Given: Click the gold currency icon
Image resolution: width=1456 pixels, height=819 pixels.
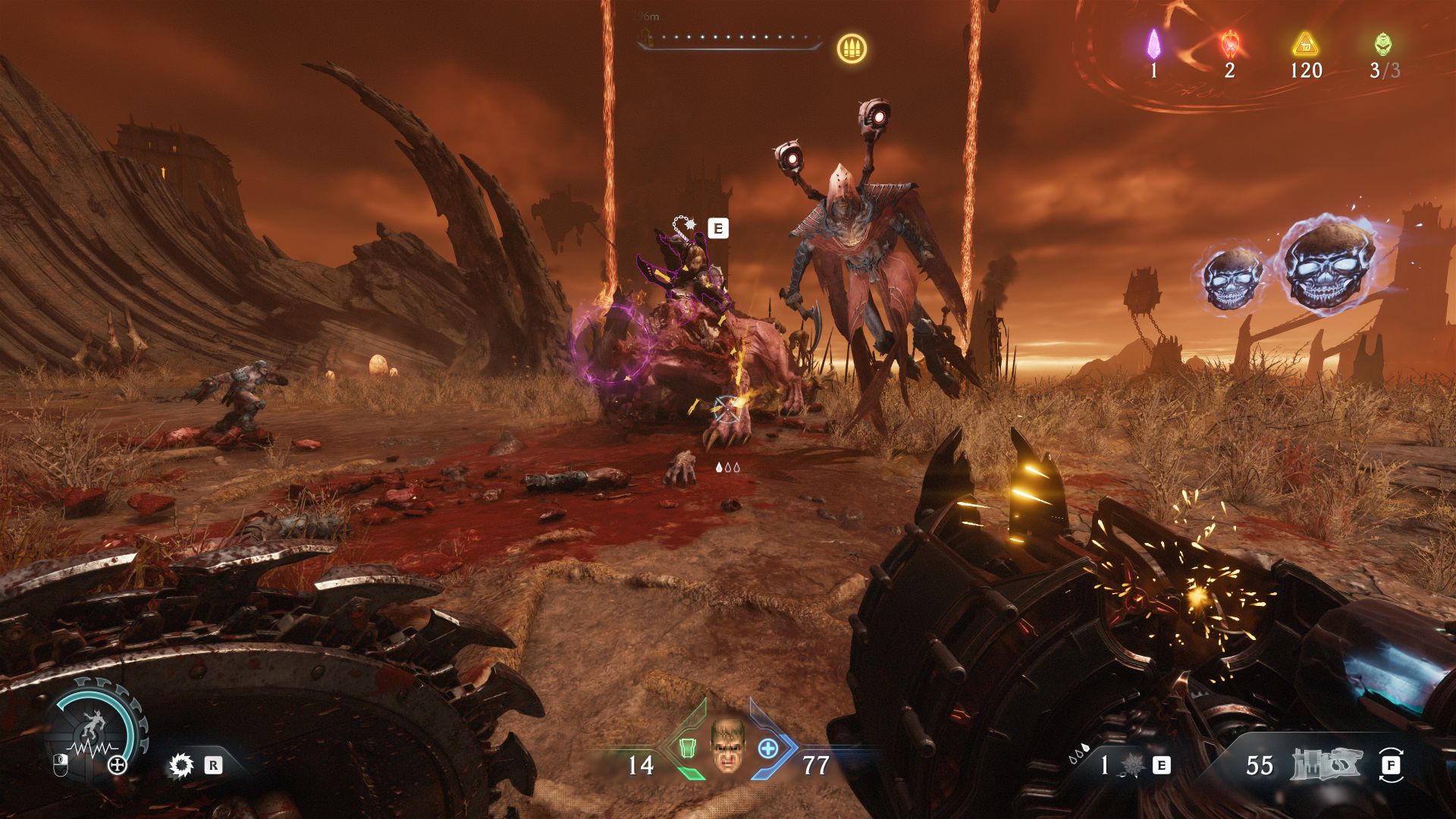Looking at the screenshot, I should [x=1305, y=45].
